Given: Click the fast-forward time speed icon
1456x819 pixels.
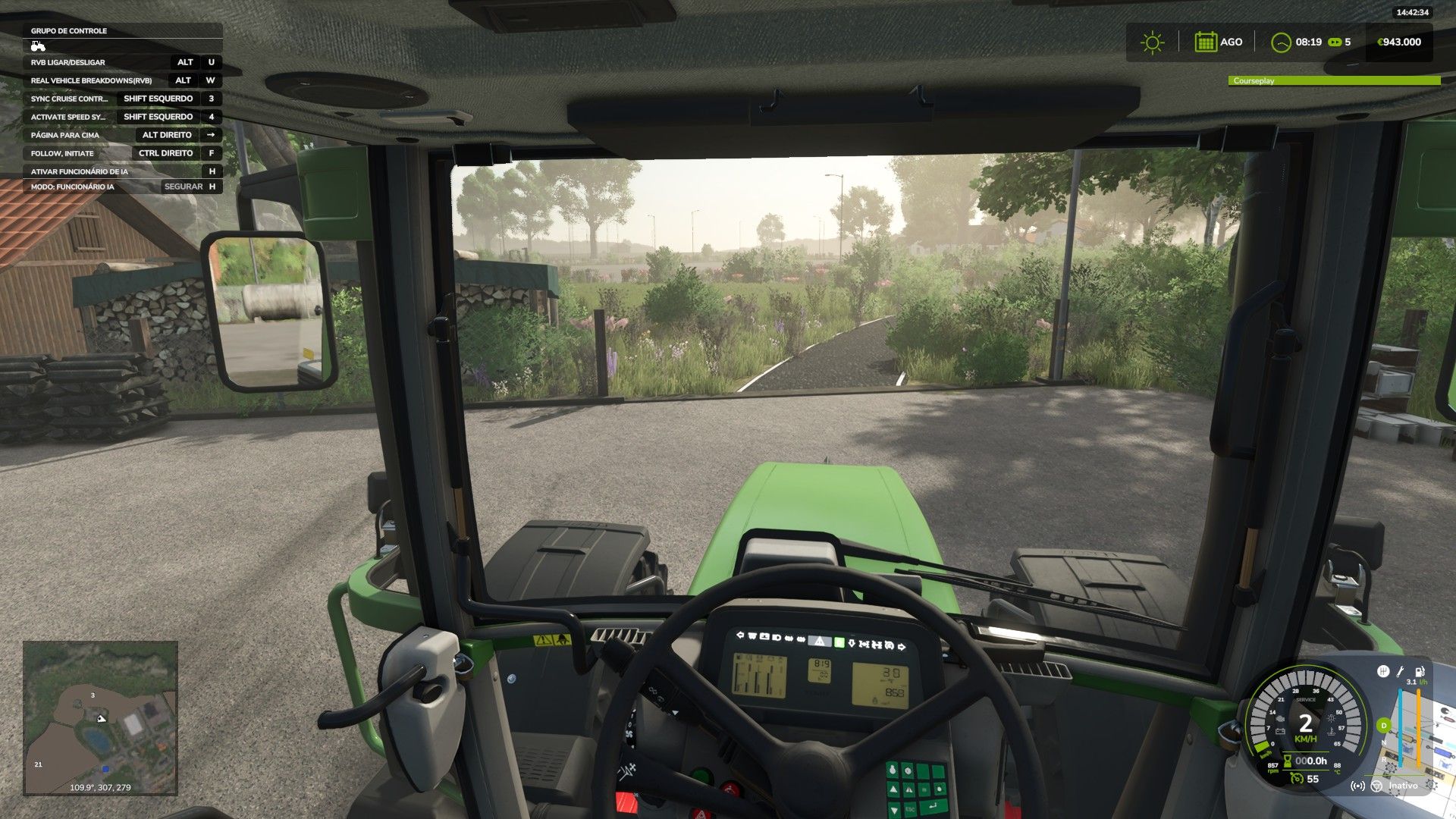Looking at the screenshot, I should (x=1335, y=42).
